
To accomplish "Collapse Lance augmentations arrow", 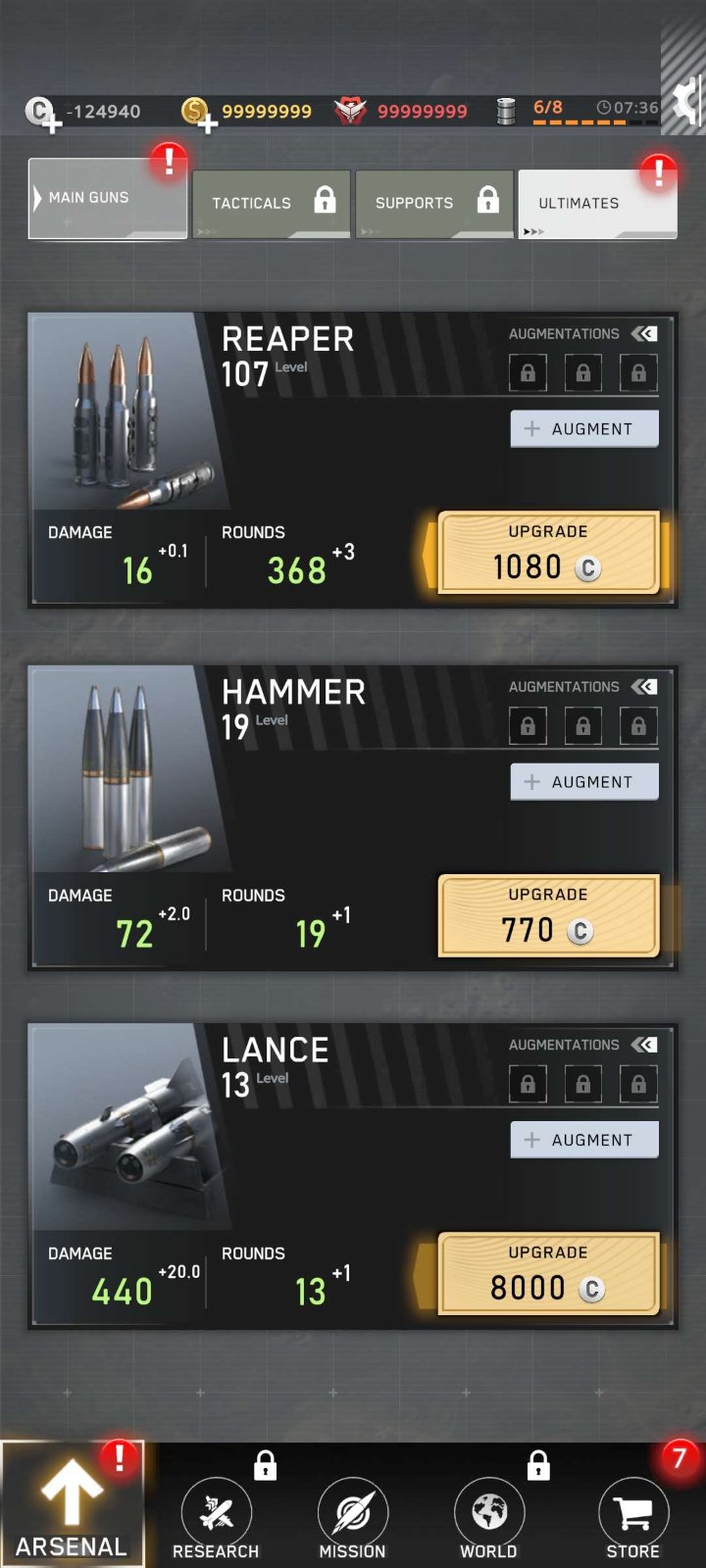I will click(644, 1045).
